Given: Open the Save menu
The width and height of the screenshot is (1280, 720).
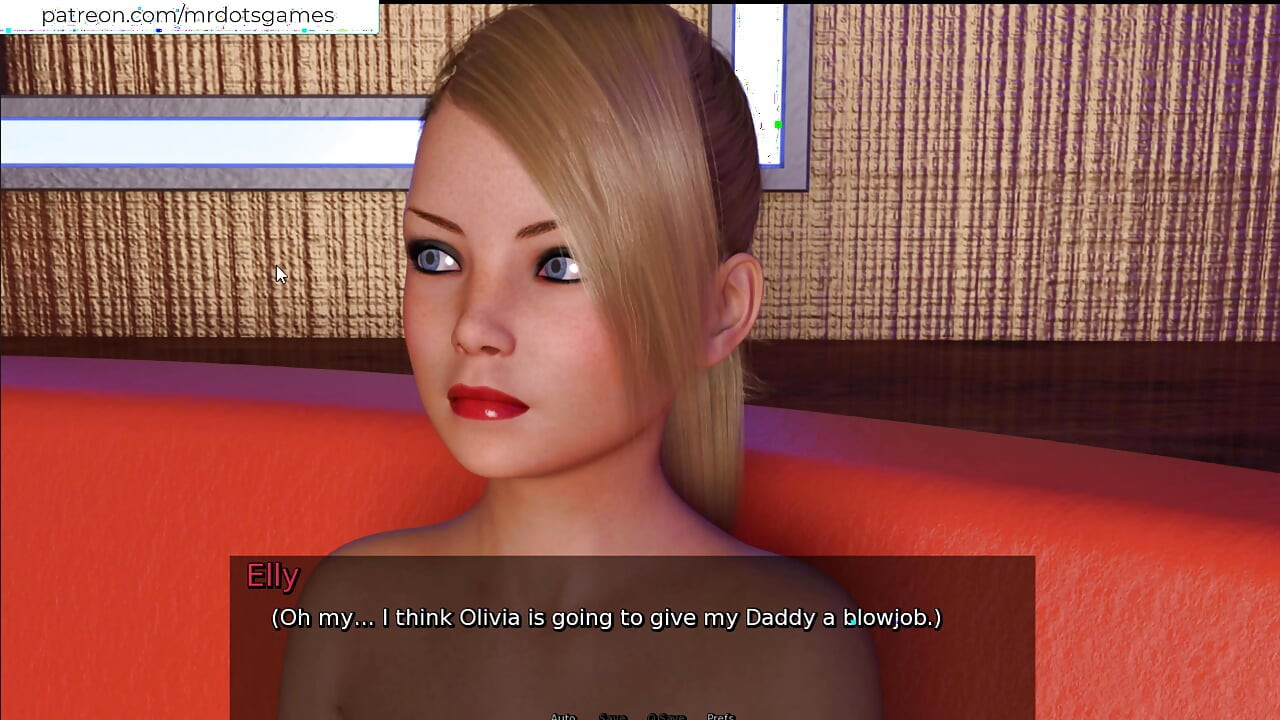Looking at the screenshot, I should [612, 716].
